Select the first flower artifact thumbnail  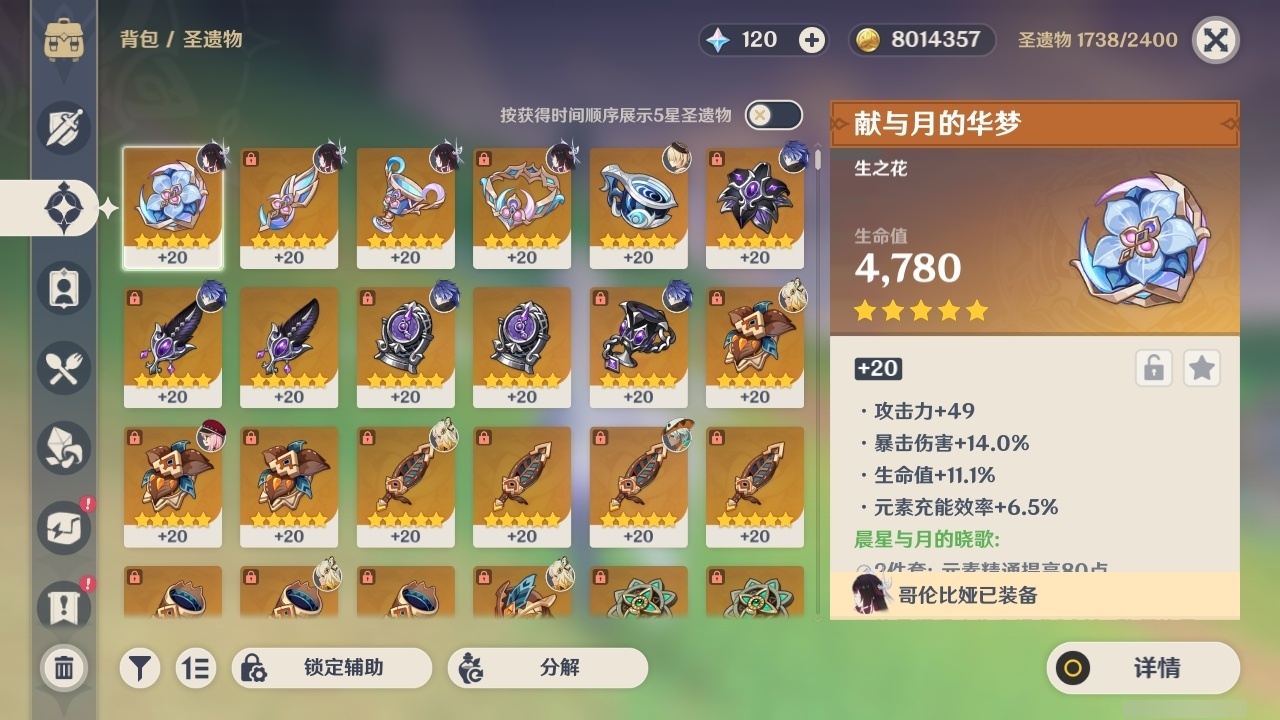(173, 207)
